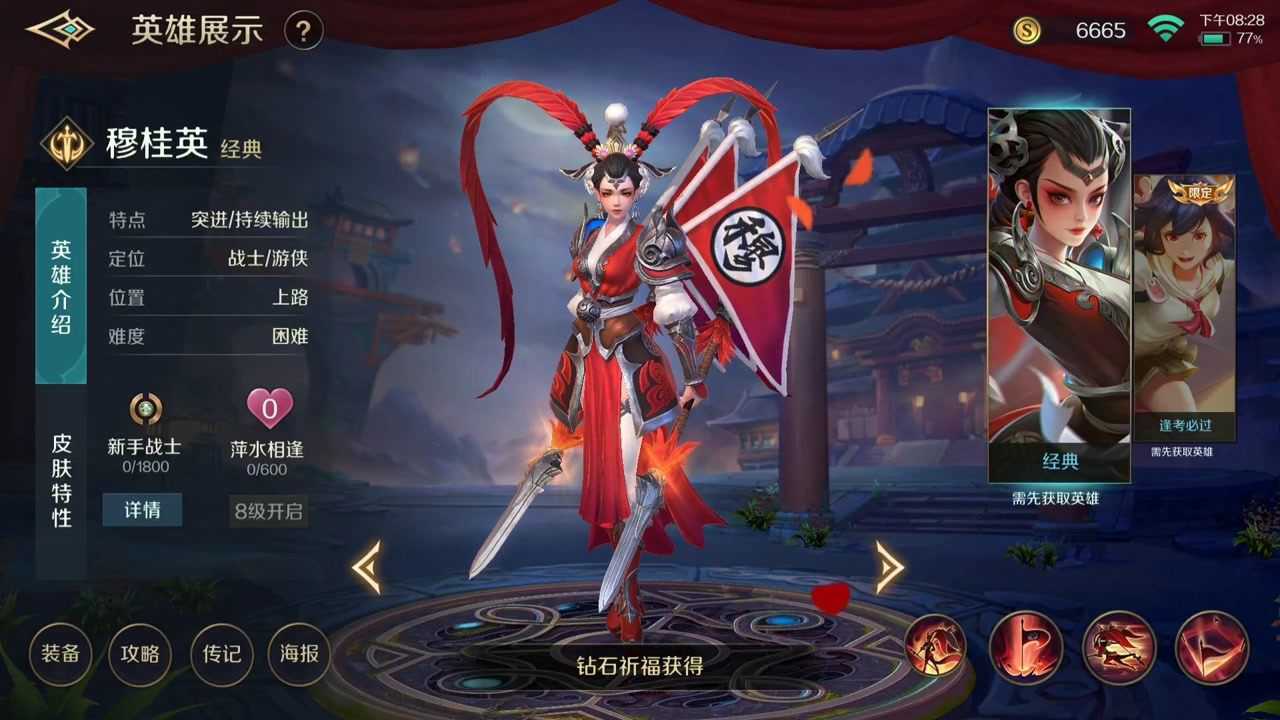Select the 英雄介绍 tab
This screenshot has width=1280, height=720.
coord(58,282)
